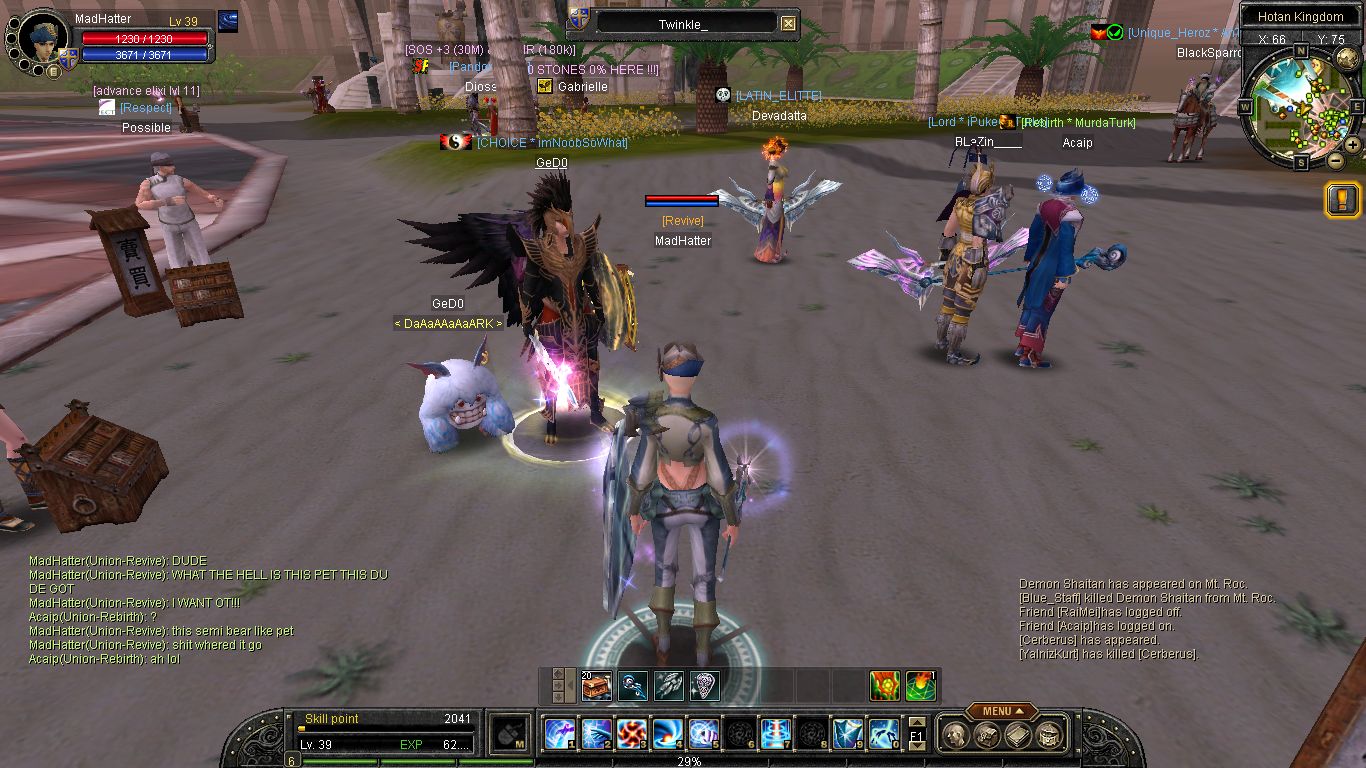Cast the blue vortex skill in slot 4

[x=667, y=735]
